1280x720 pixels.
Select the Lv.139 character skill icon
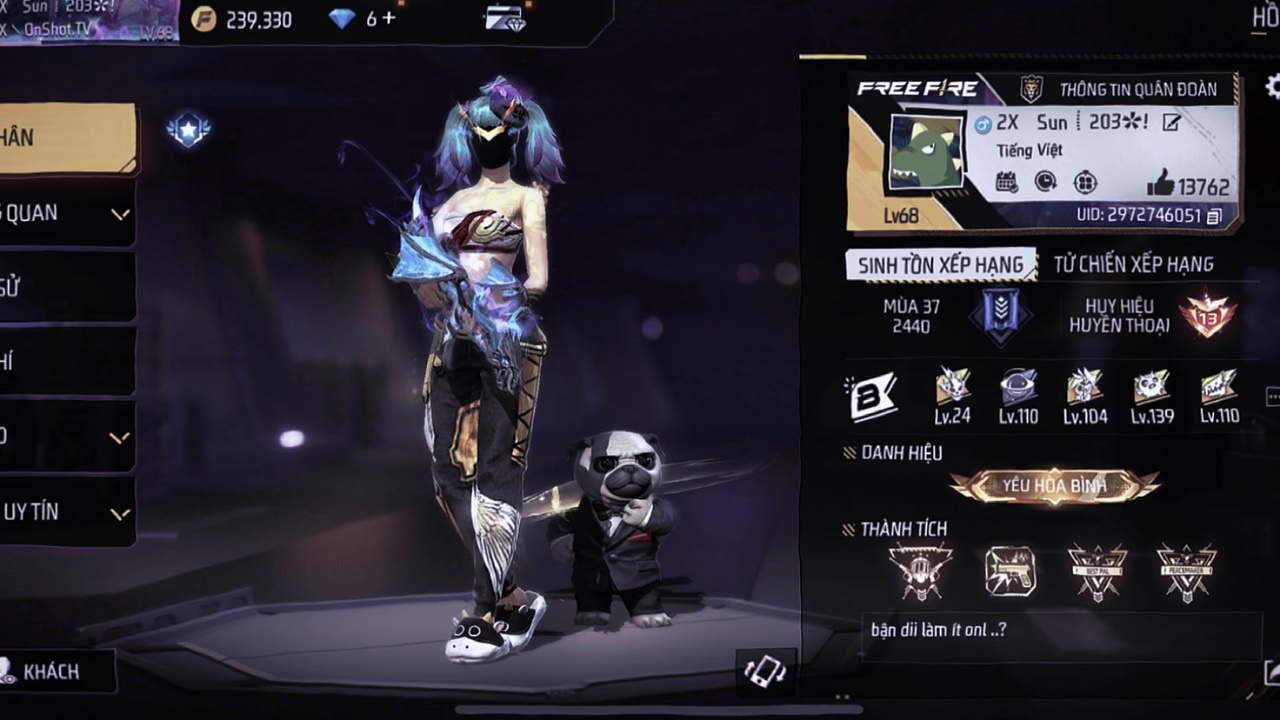coord(1152,396)
